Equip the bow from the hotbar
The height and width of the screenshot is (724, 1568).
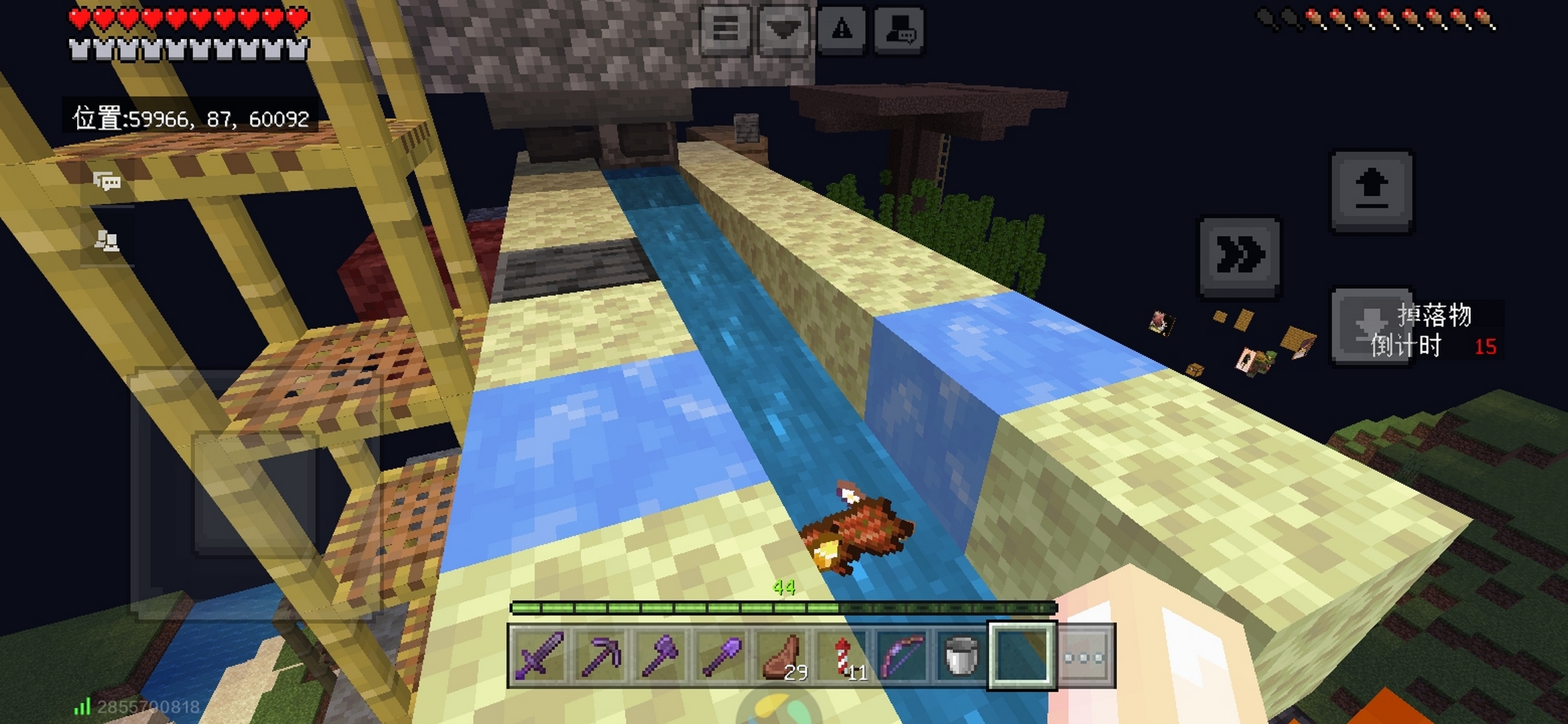tap(902, 656)
